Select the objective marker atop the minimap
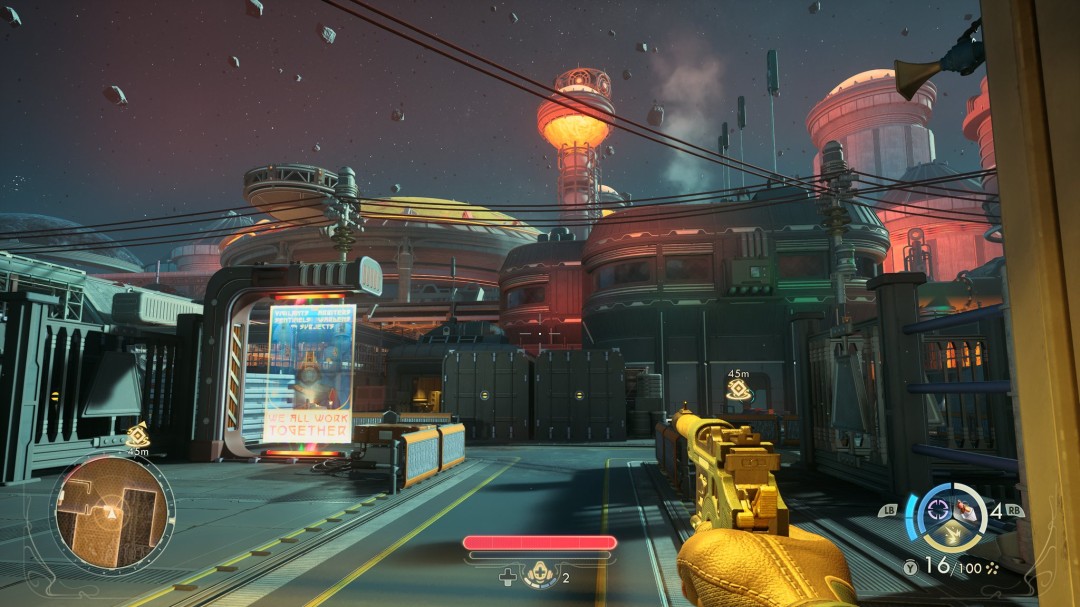This screenshot has width=1080, height=607. point(138,435)
